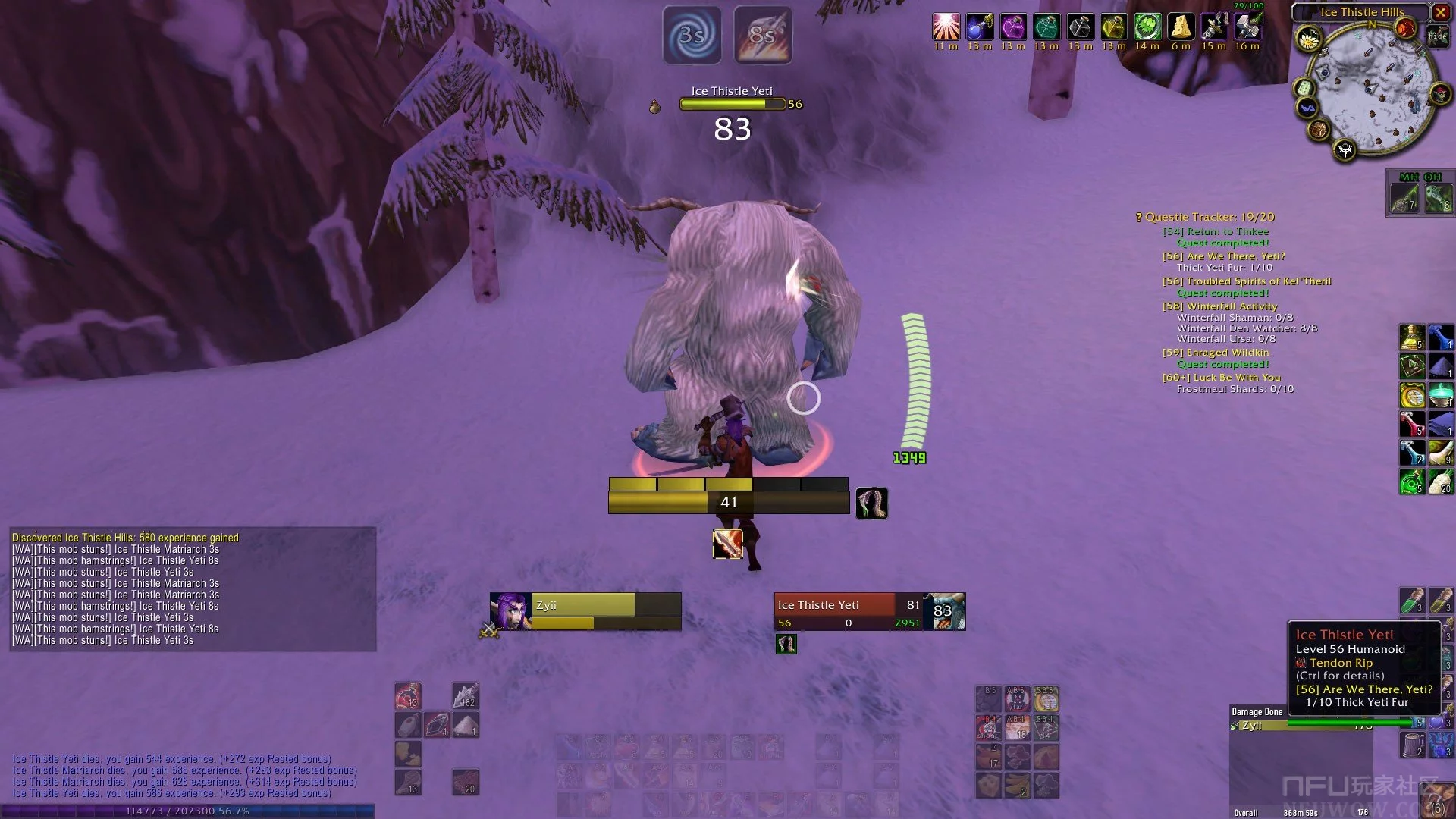Click the treasure chest minimap button
Viewport: 1456px width, 819px height.
point(1319,130)
